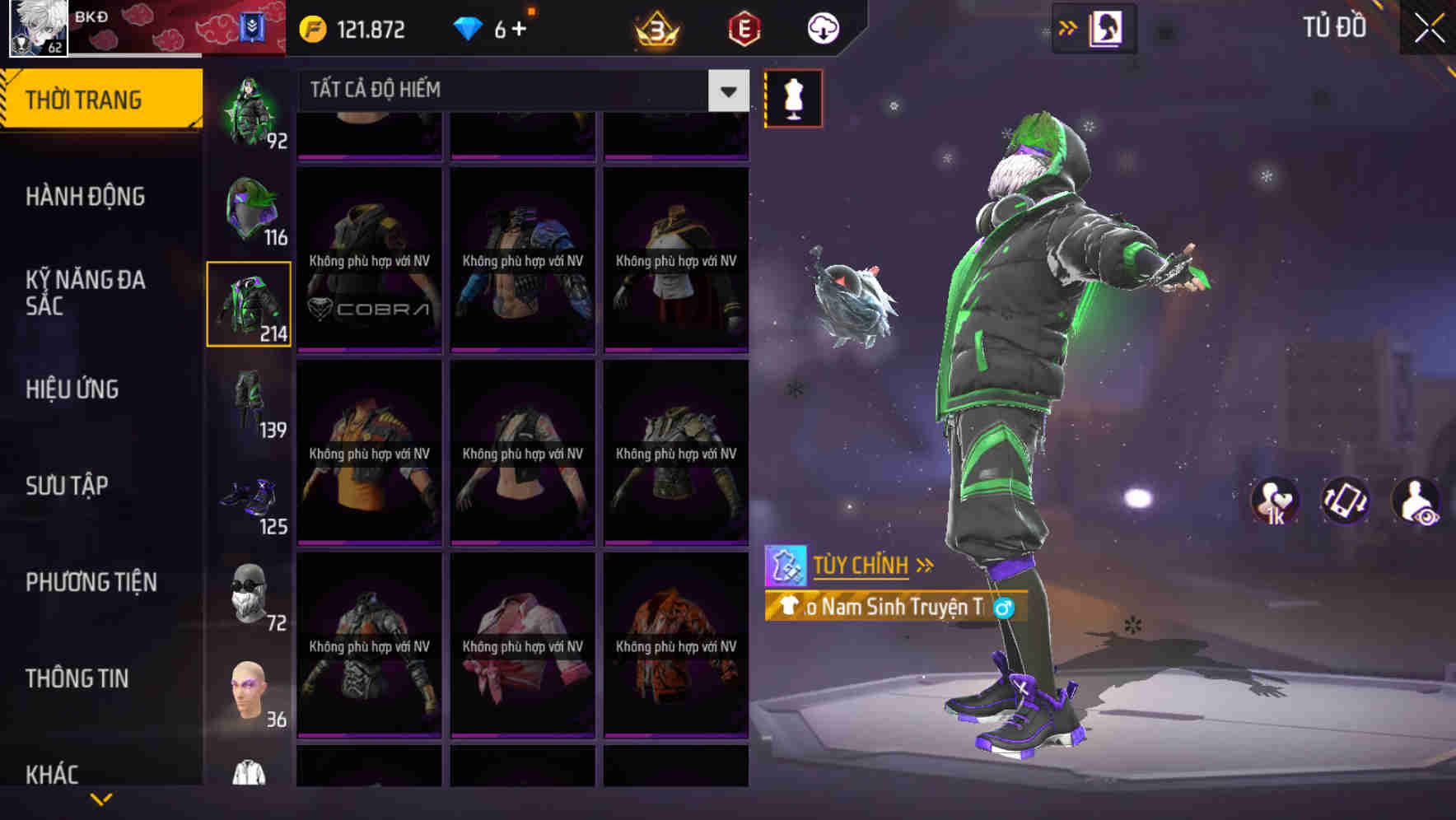Screen dimensions: 1456x820
Task: Switch to the HÀNH ĐỘNG tab
Action: [86, 196]
